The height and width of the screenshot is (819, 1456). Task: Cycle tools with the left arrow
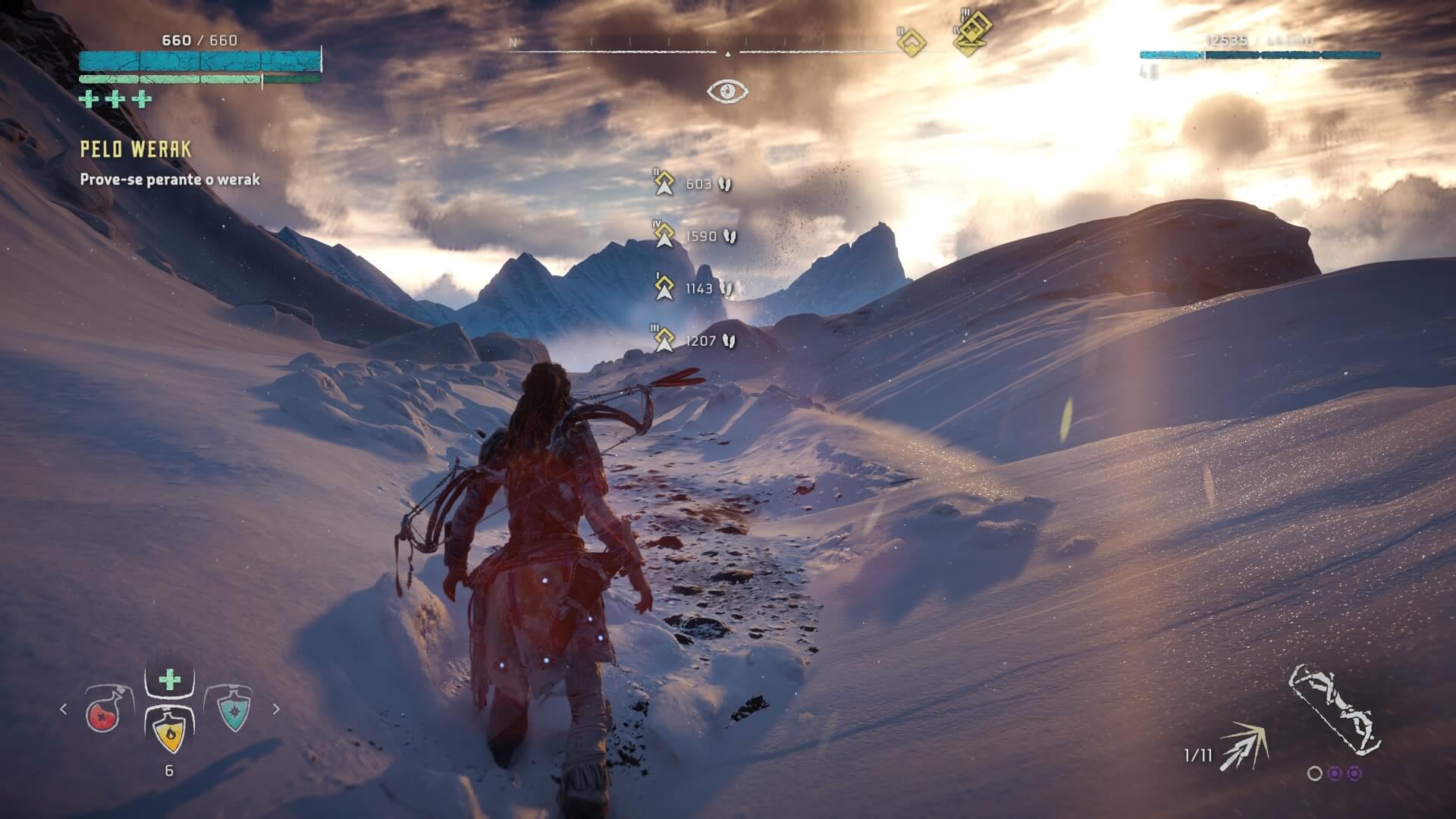[x=63, y=709]
